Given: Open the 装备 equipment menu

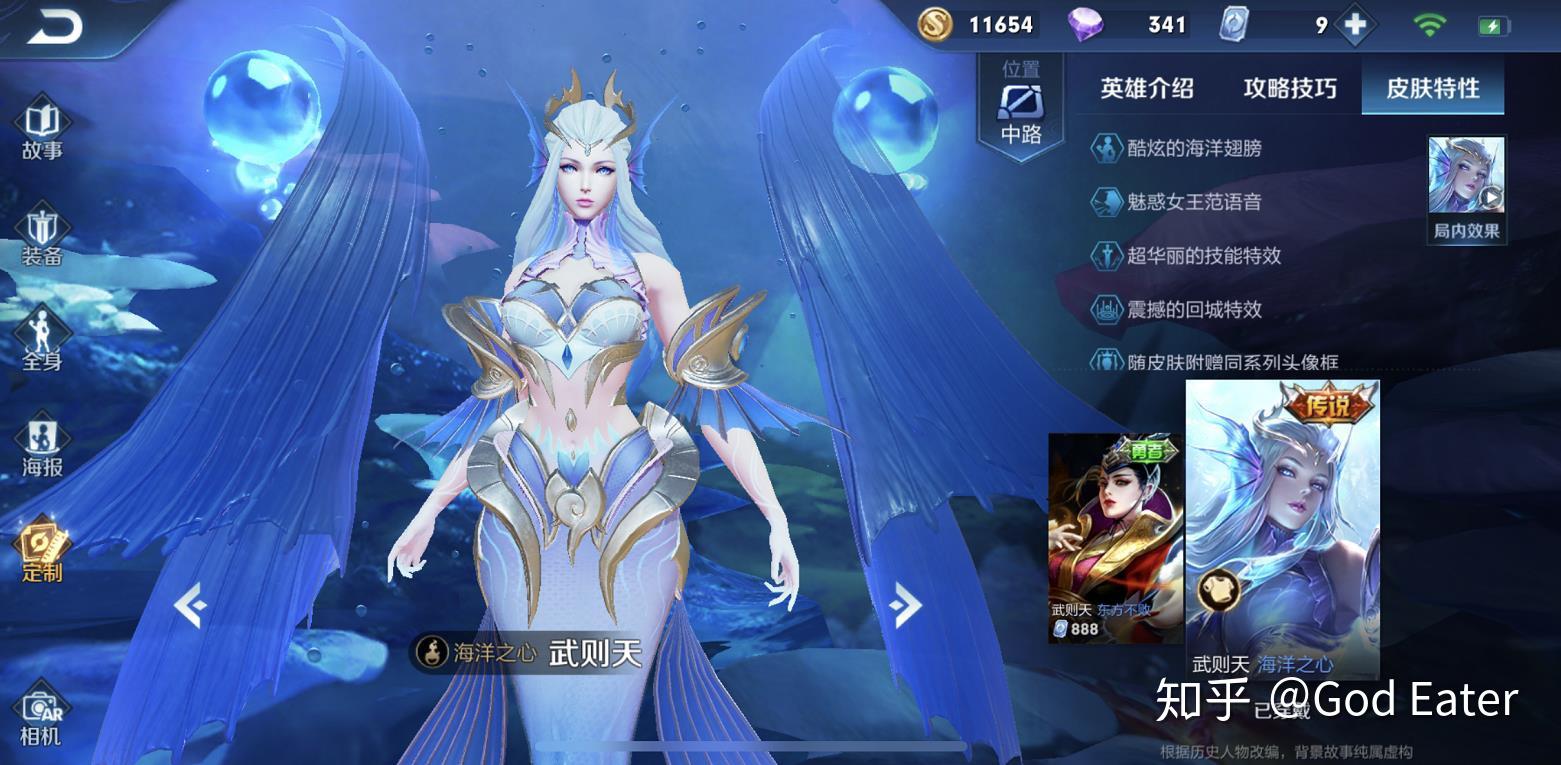Looking at the screenshot, I should point(42,235).
